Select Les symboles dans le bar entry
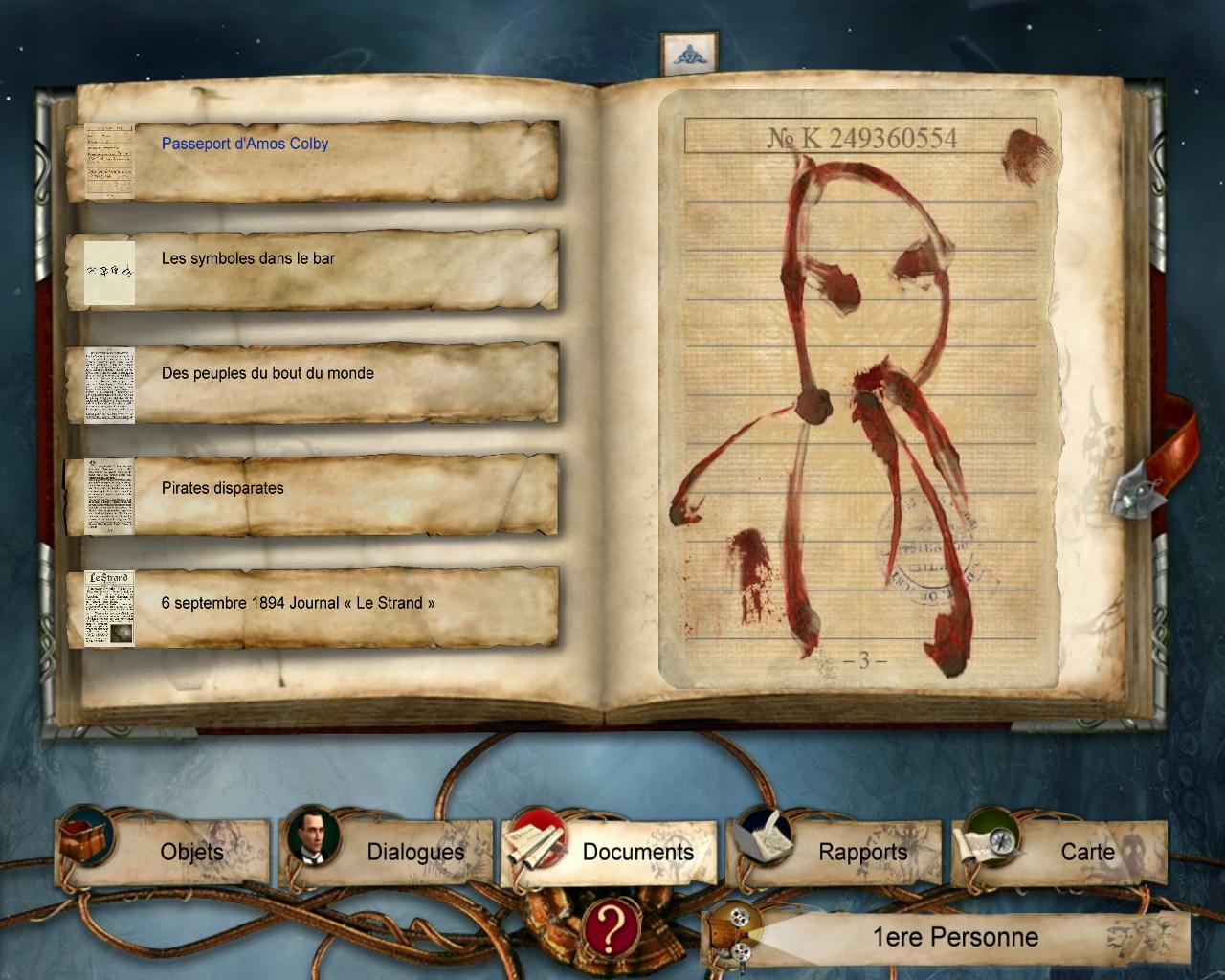Screen dimensions: 1225x980 (248, 259)
